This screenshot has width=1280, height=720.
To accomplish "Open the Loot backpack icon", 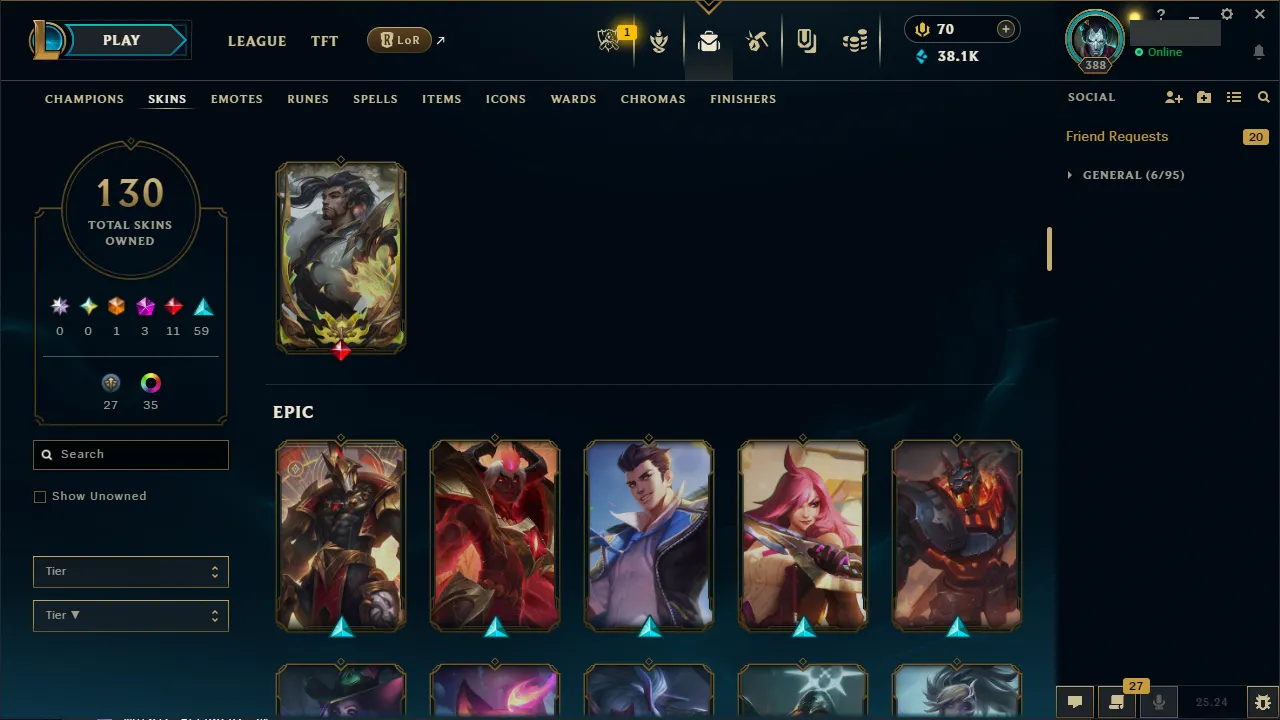I will point(709,41).
